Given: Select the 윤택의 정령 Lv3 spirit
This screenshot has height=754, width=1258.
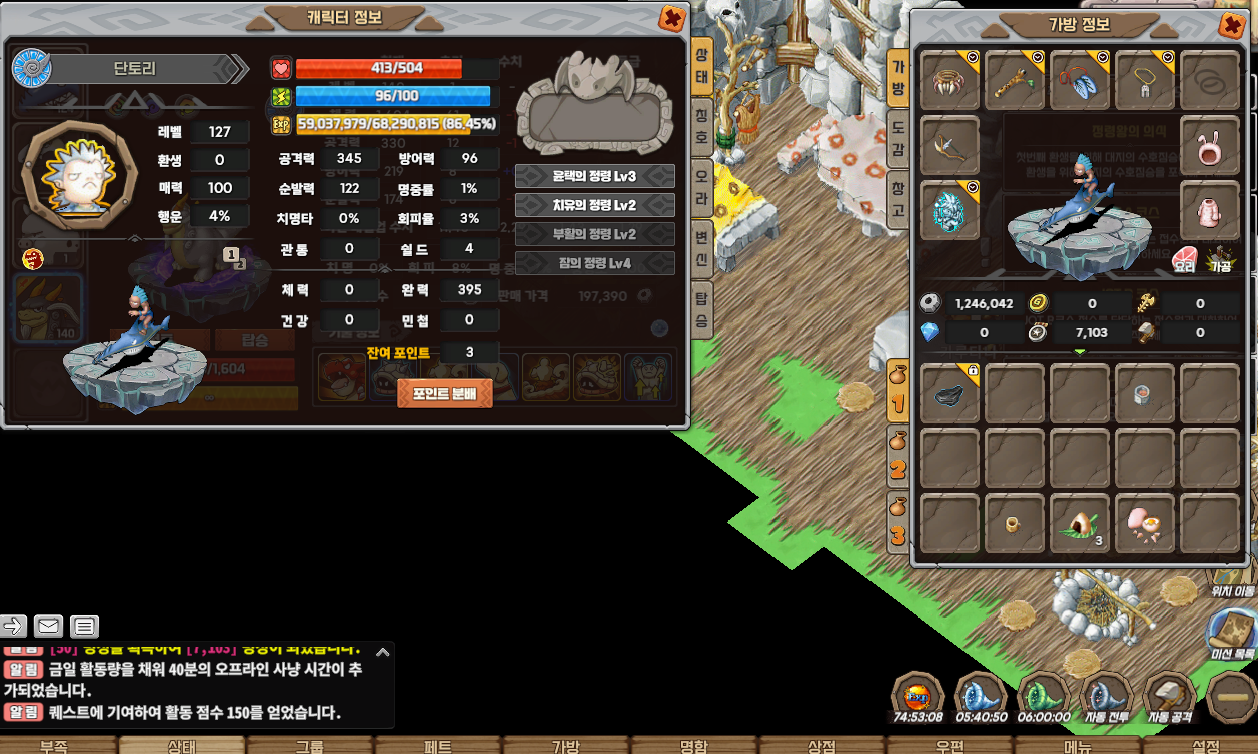Looking at the screenshot, I should (594, 176).
